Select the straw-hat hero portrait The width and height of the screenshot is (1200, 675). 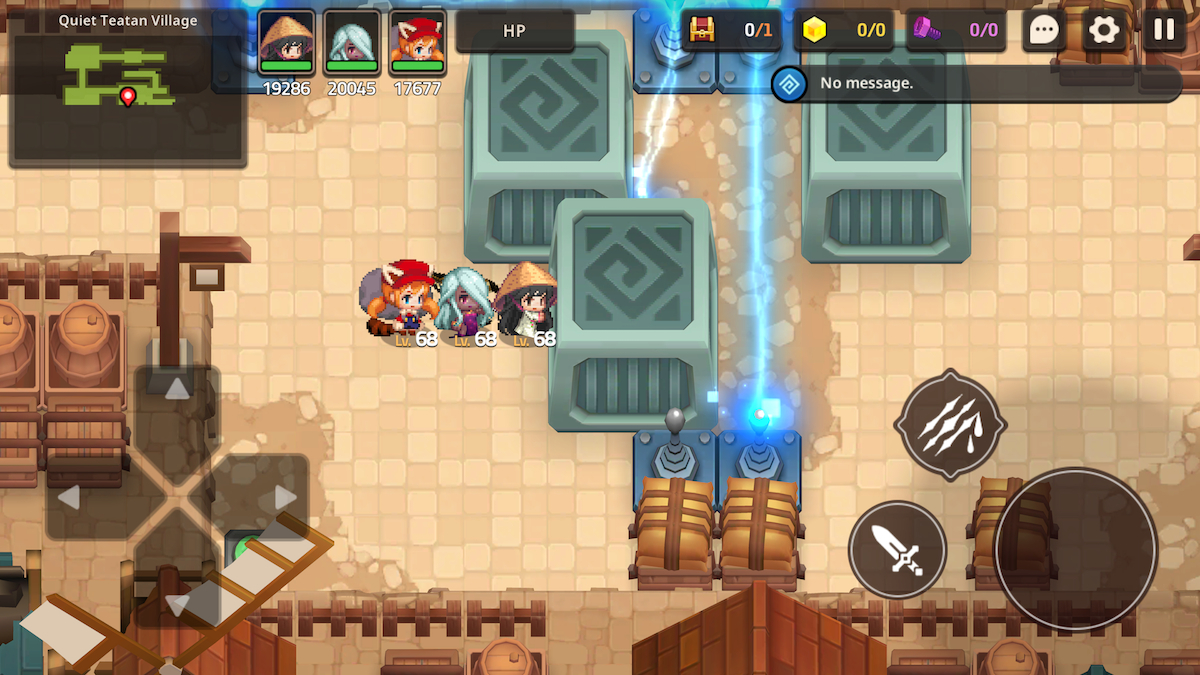[286, 42]
